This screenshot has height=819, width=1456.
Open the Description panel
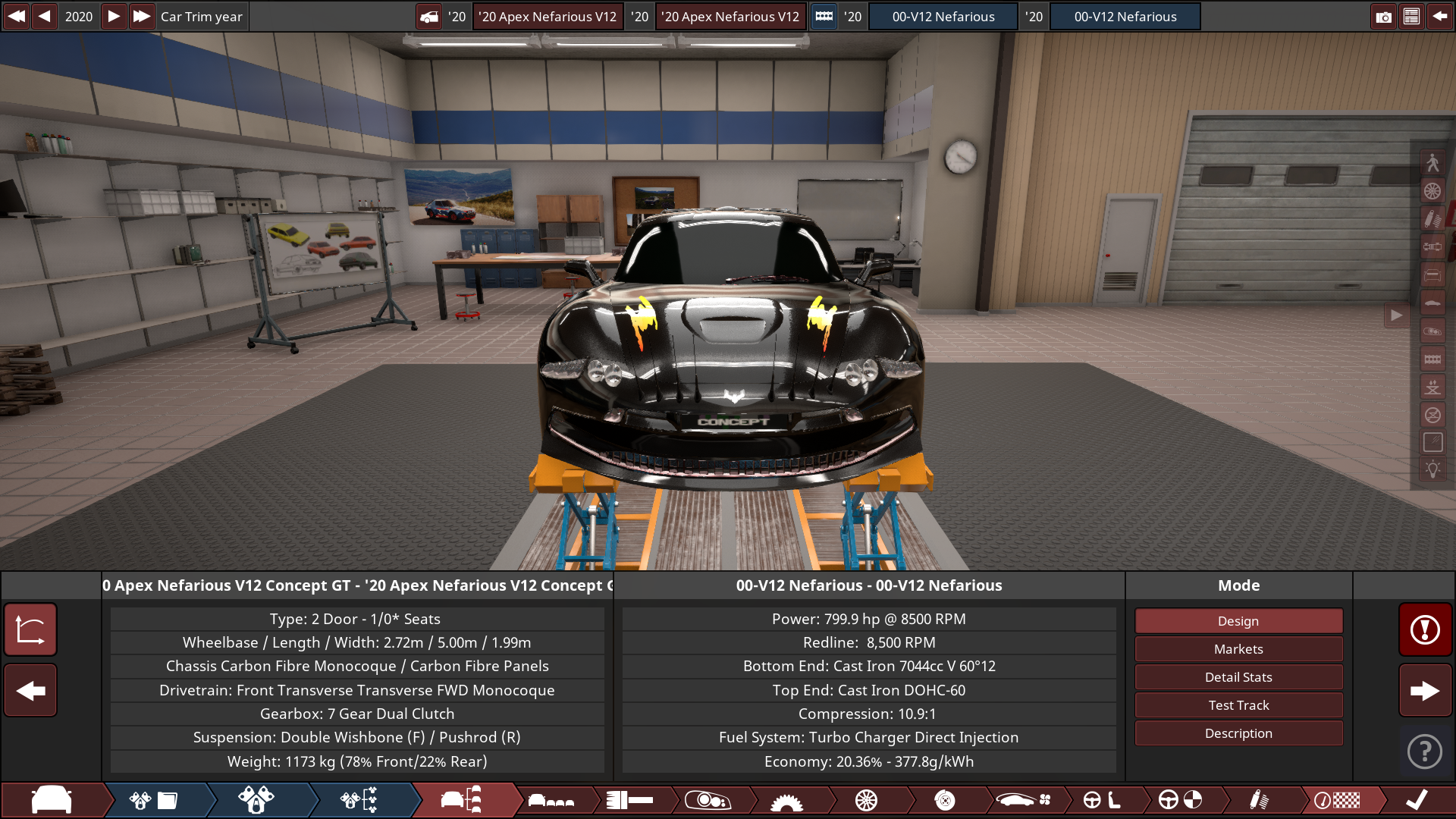(1238, 733)
